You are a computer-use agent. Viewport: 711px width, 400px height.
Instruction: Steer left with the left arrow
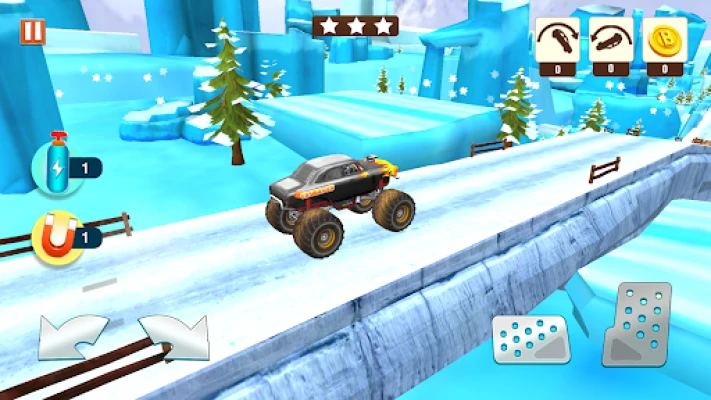coord(72,337)
